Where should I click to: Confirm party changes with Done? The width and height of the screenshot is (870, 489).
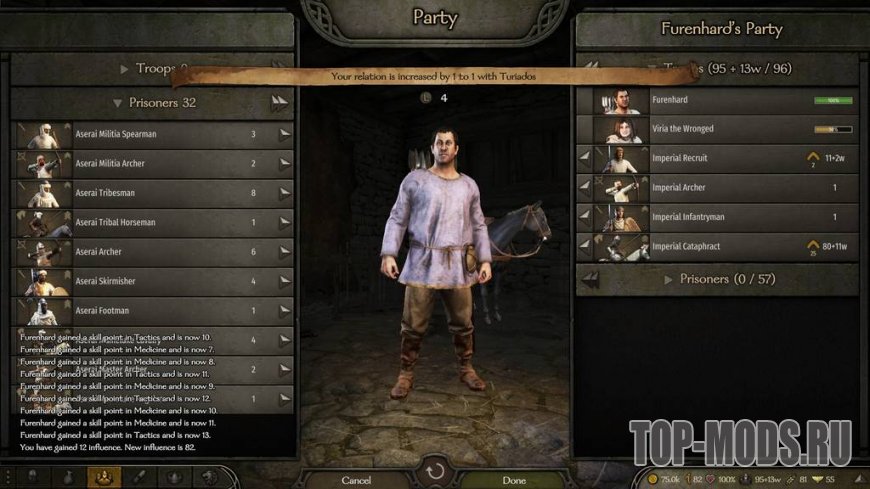pos(514,480)
